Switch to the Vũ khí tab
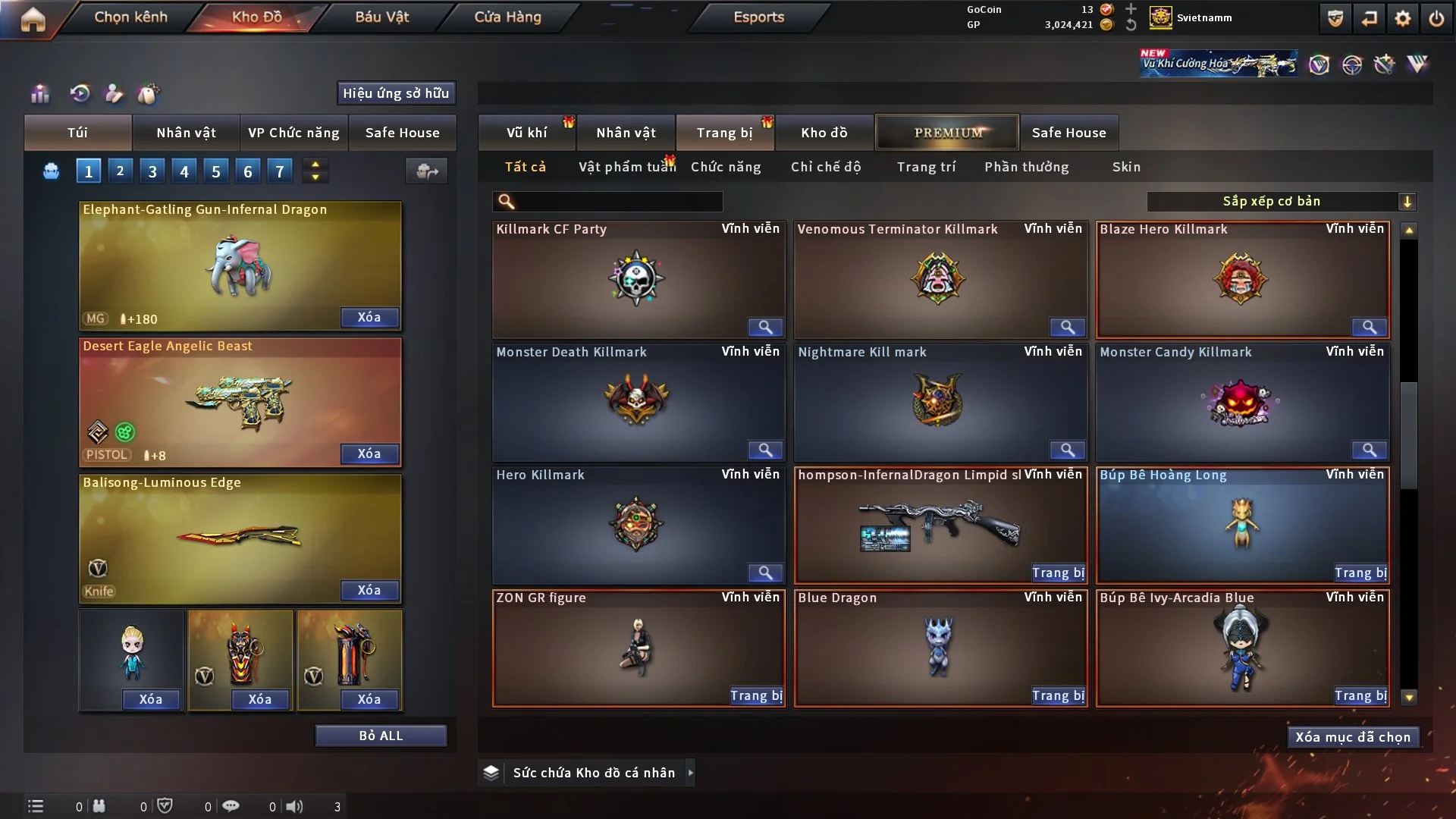 coord(526,133)
